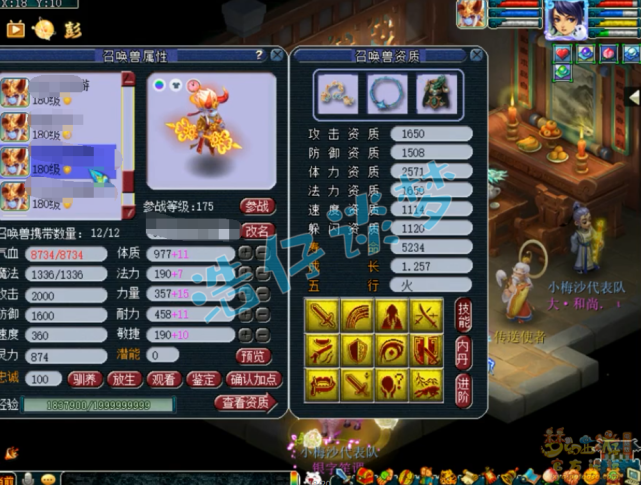Viewport: 641px width, 485px height.
Task: Click the 查看资质 view aptitude button
Action: [x=244, y=403]
